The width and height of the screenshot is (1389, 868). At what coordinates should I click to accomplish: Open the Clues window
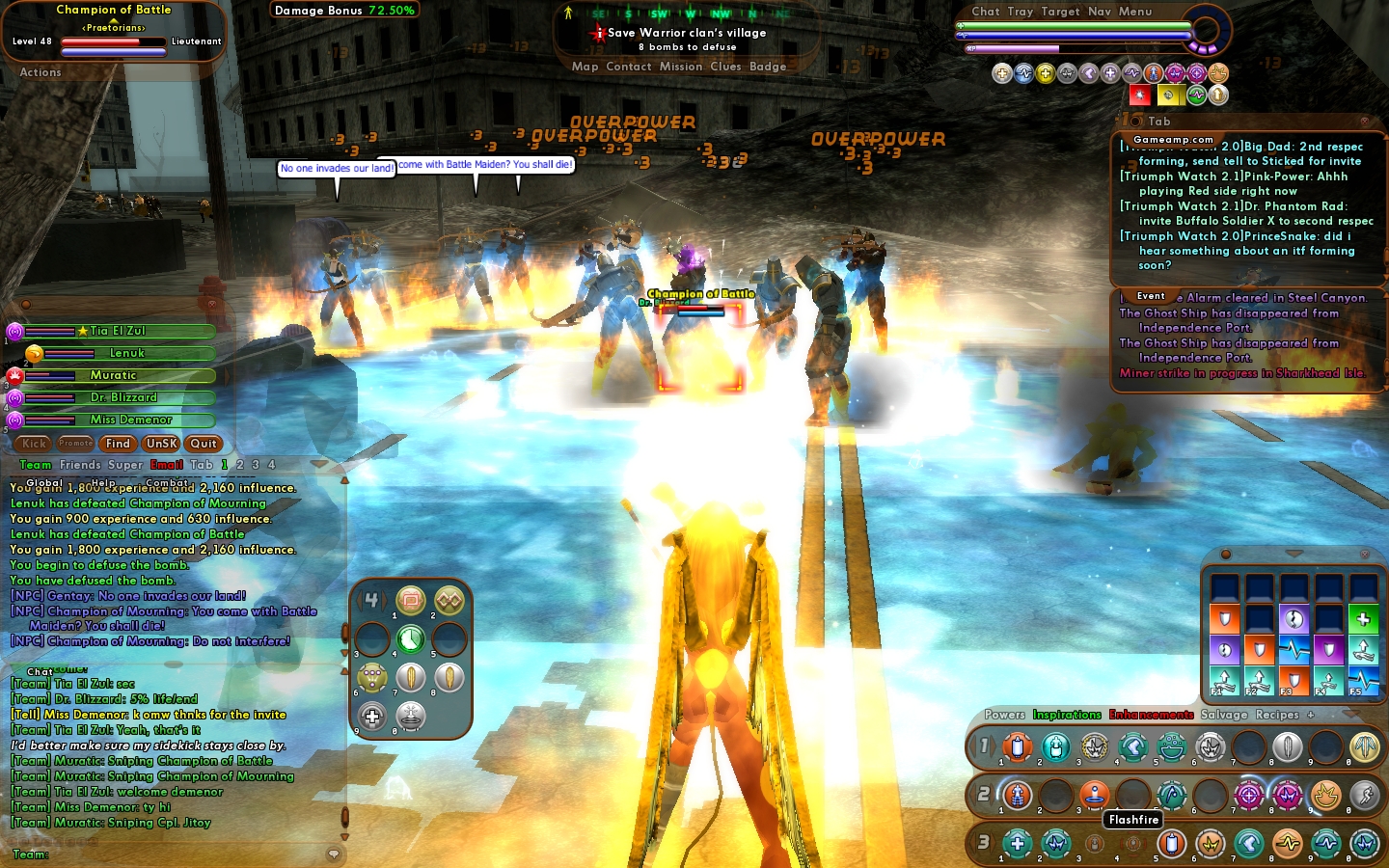coord(725,67)
